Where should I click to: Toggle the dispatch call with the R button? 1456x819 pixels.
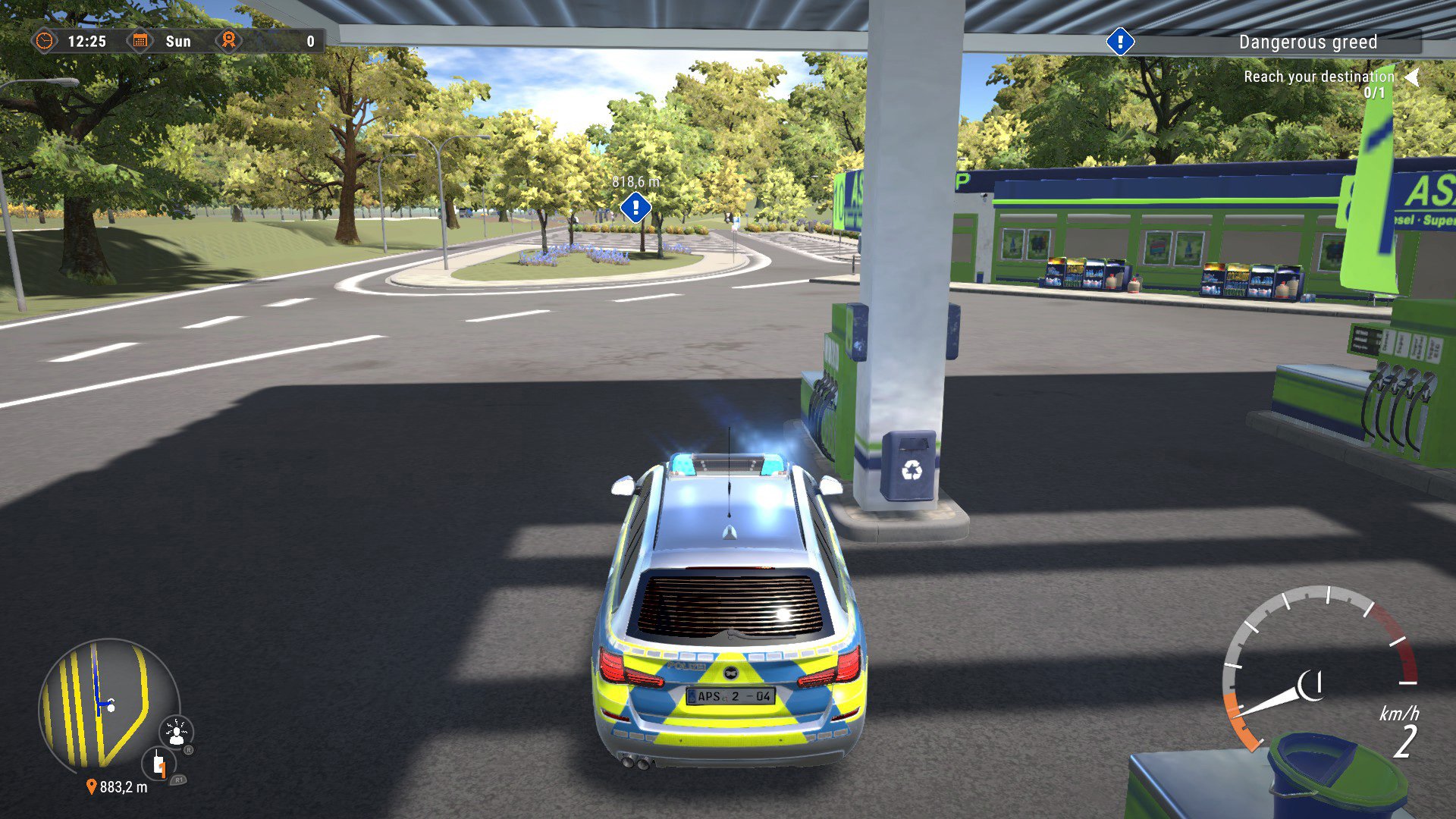pyautogui.click(x=189, y=749)
